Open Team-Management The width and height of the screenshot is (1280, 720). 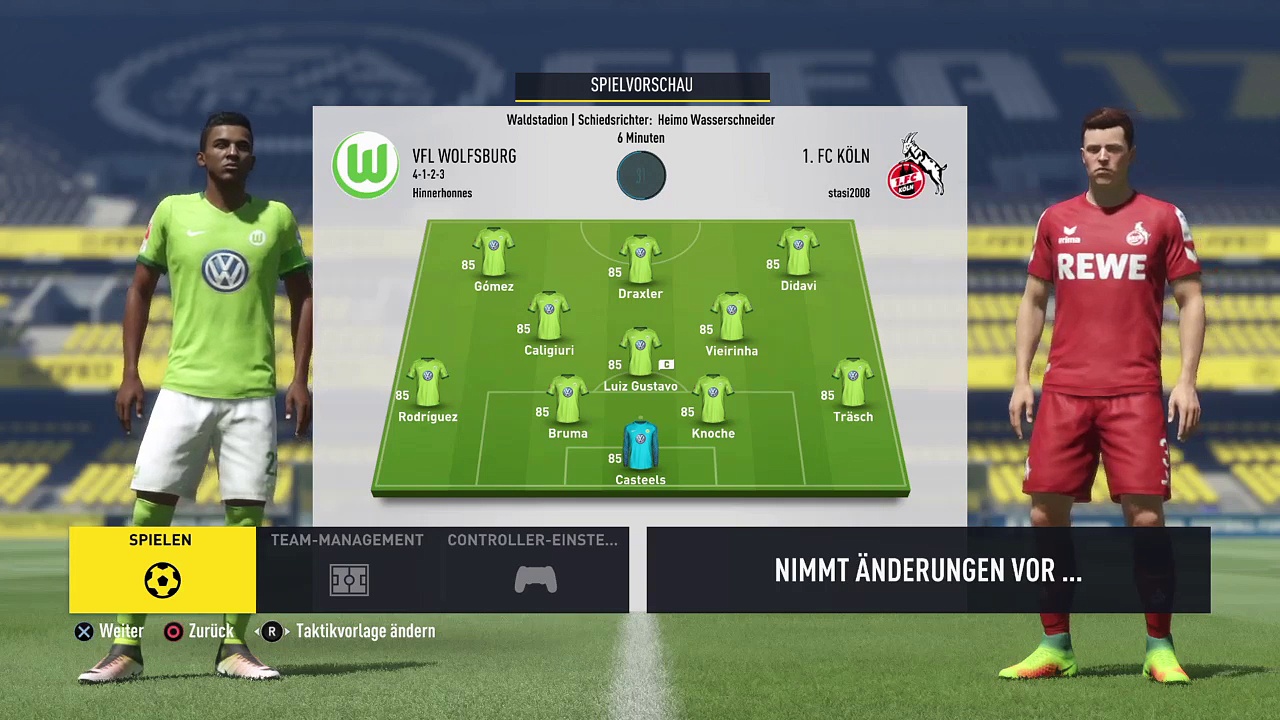(348, 569)
